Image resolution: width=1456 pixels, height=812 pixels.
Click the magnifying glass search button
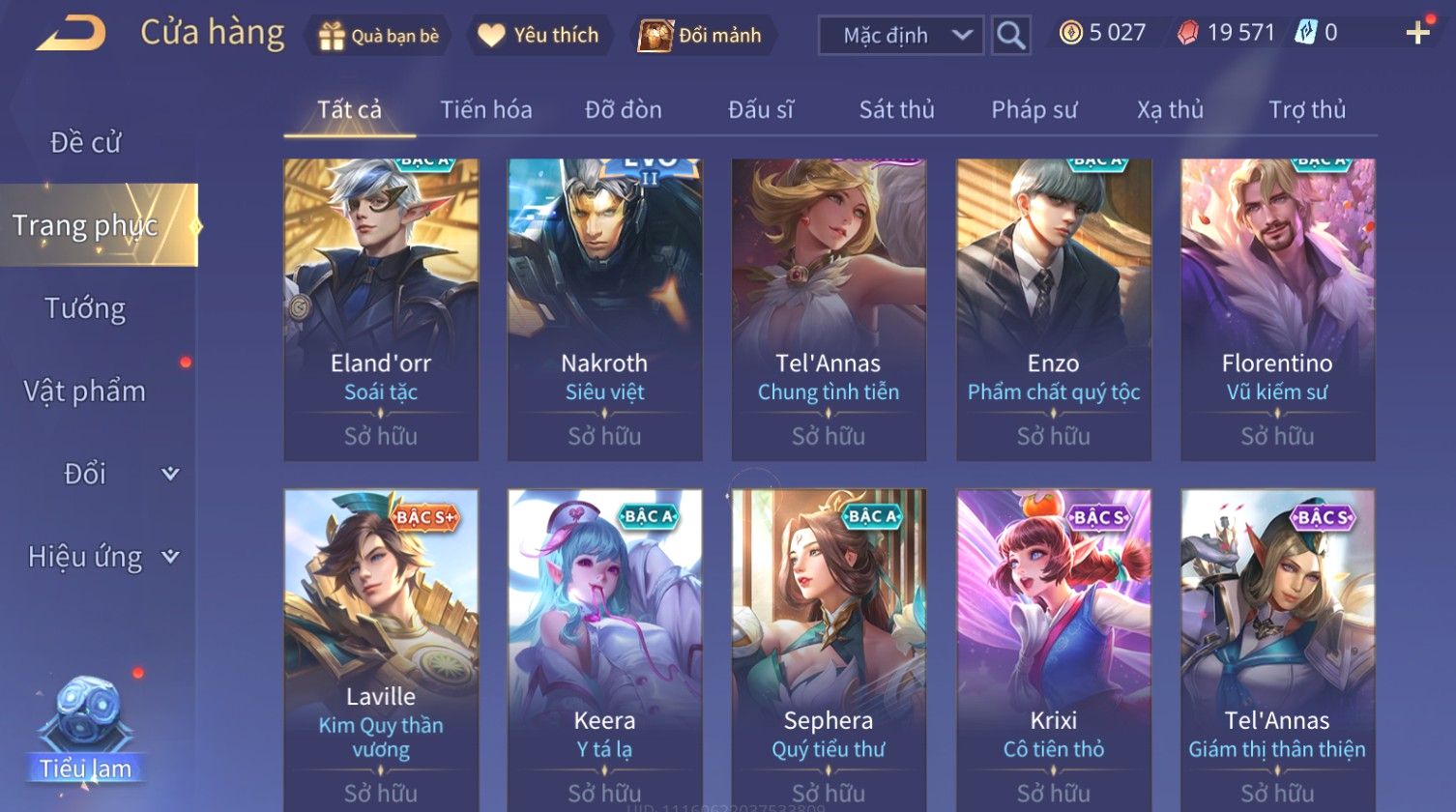click(1010, 36)
